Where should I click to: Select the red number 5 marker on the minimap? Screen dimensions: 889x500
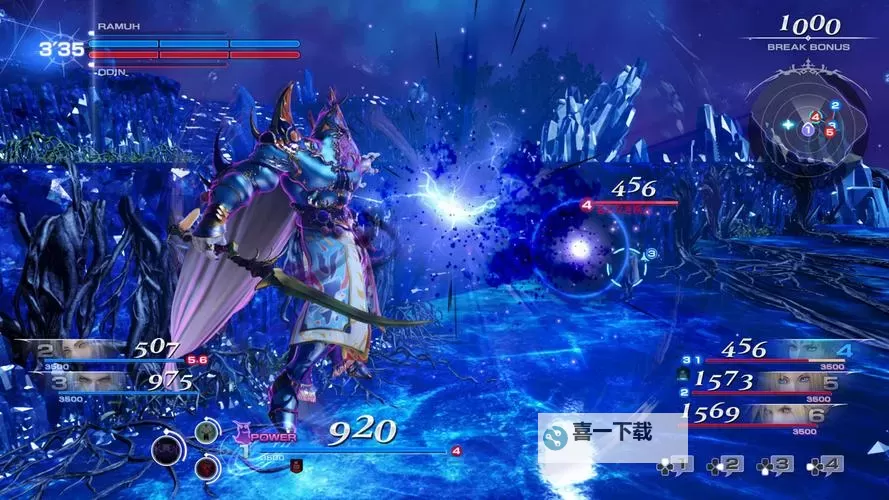[828, 131]
